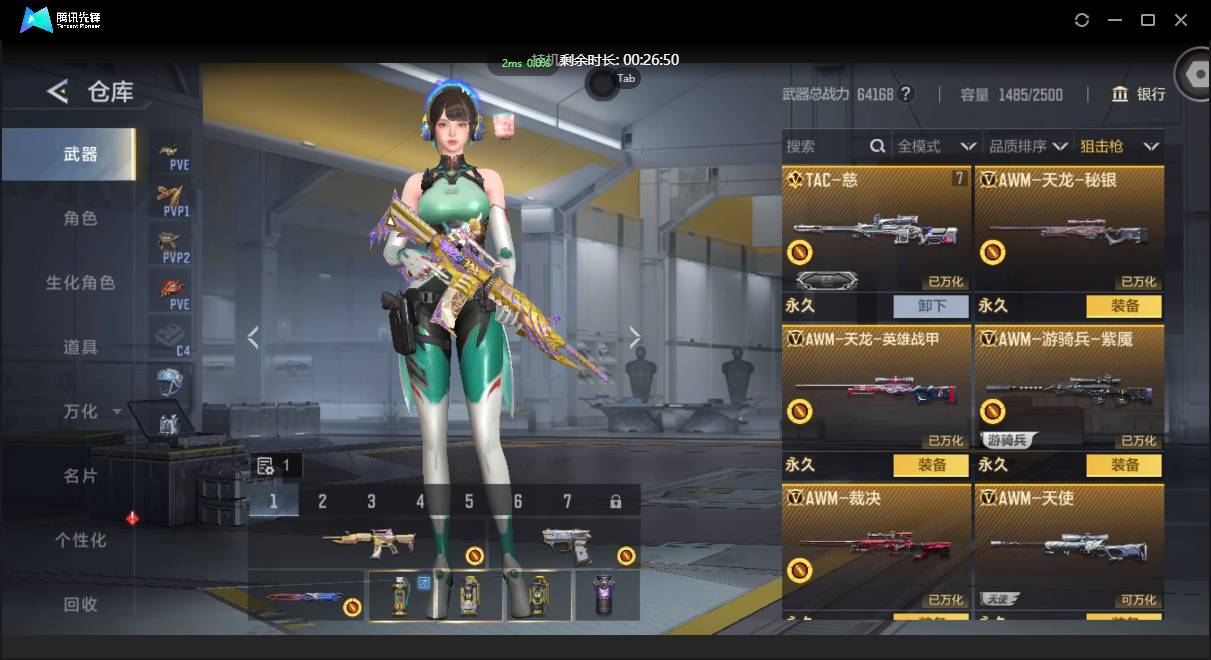Viewport: 1211px width, 660px height.
Task: Go back from the 仓库 warehouse screen
Action: click(57, 93)
